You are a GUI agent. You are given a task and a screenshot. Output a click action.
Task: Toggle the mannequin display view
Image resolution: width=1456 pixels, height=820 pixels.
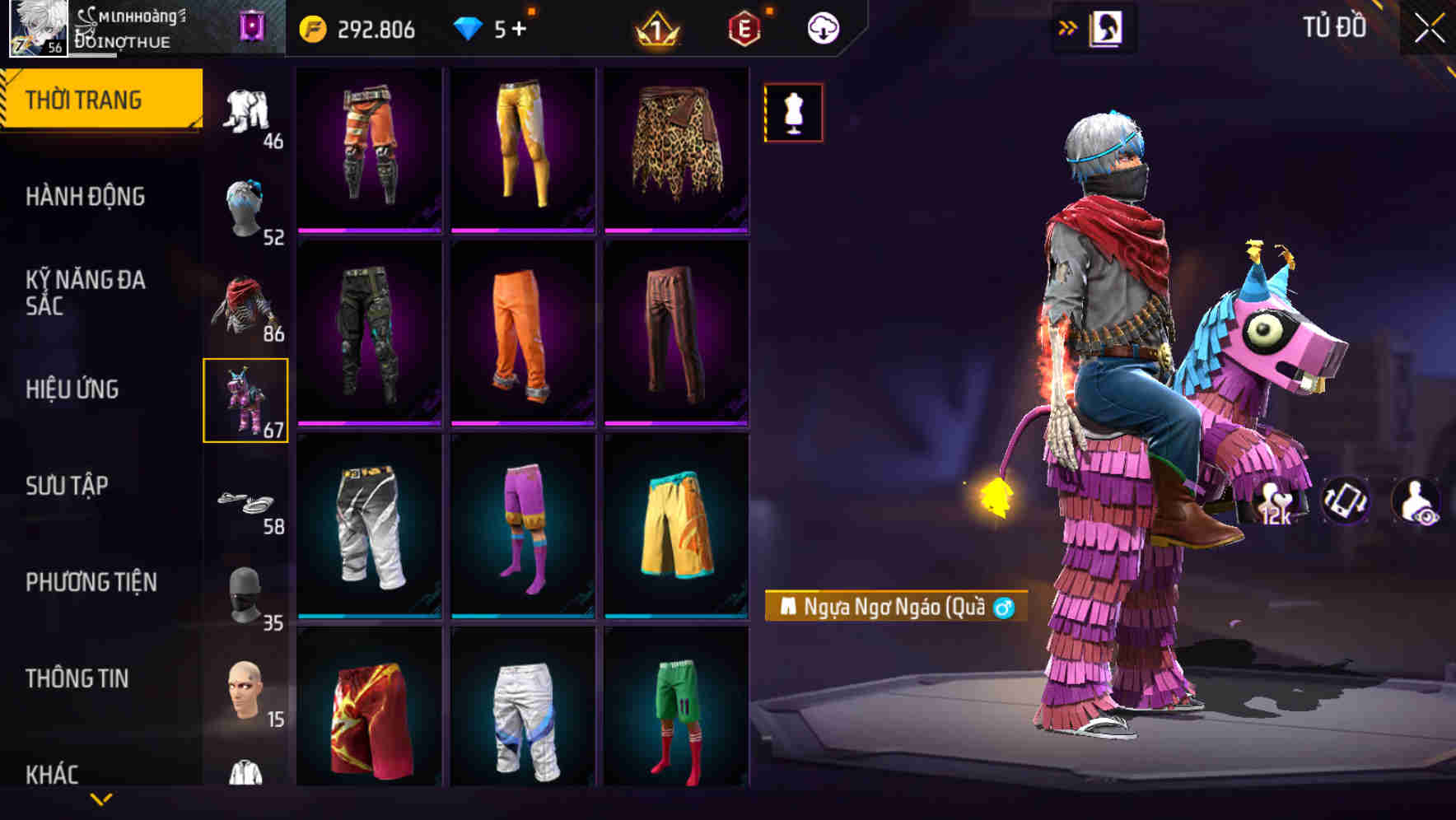[x=793, y=112]
